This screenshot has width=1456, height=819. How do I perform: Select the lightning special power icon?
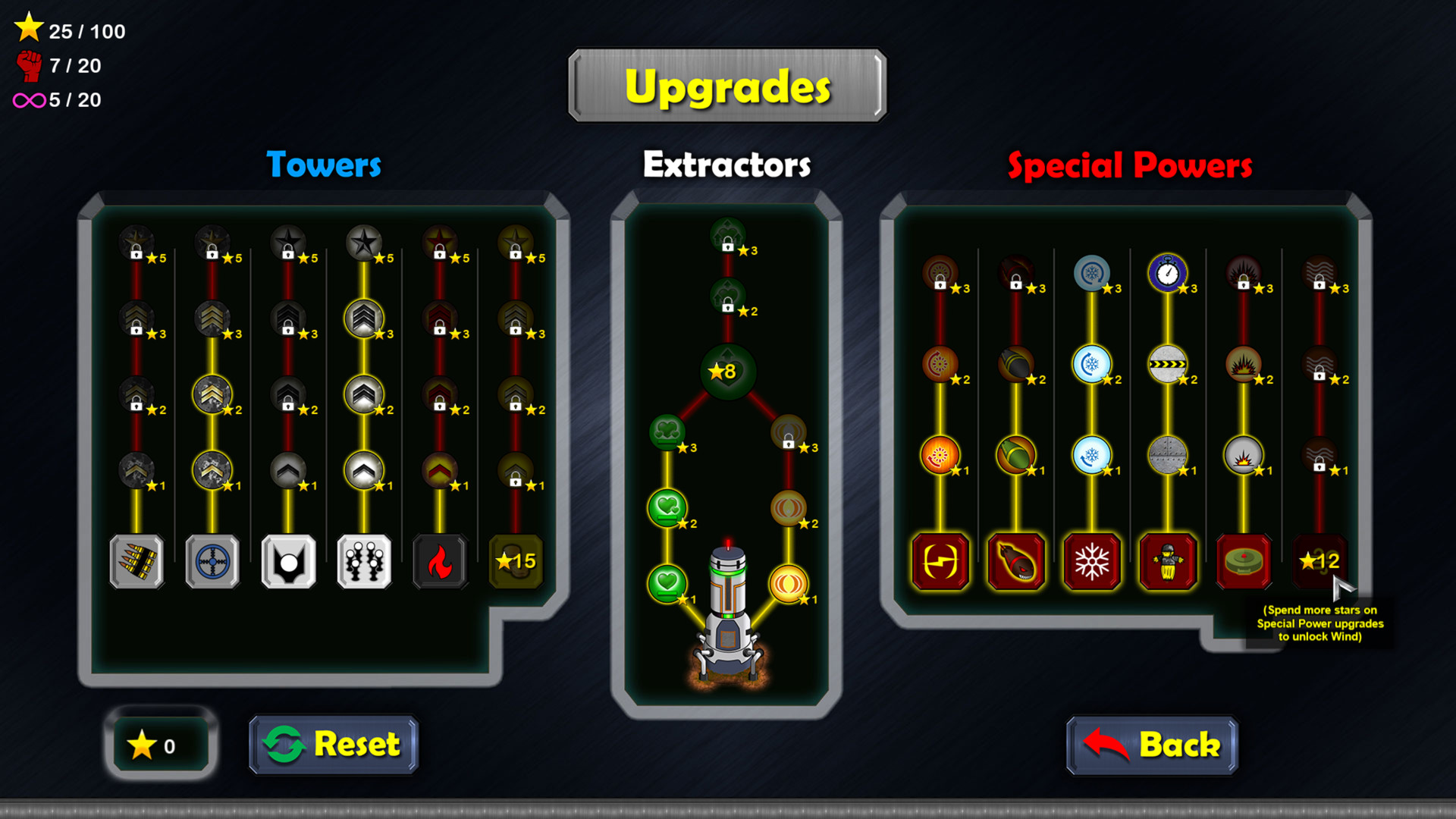tap(941, 562)
